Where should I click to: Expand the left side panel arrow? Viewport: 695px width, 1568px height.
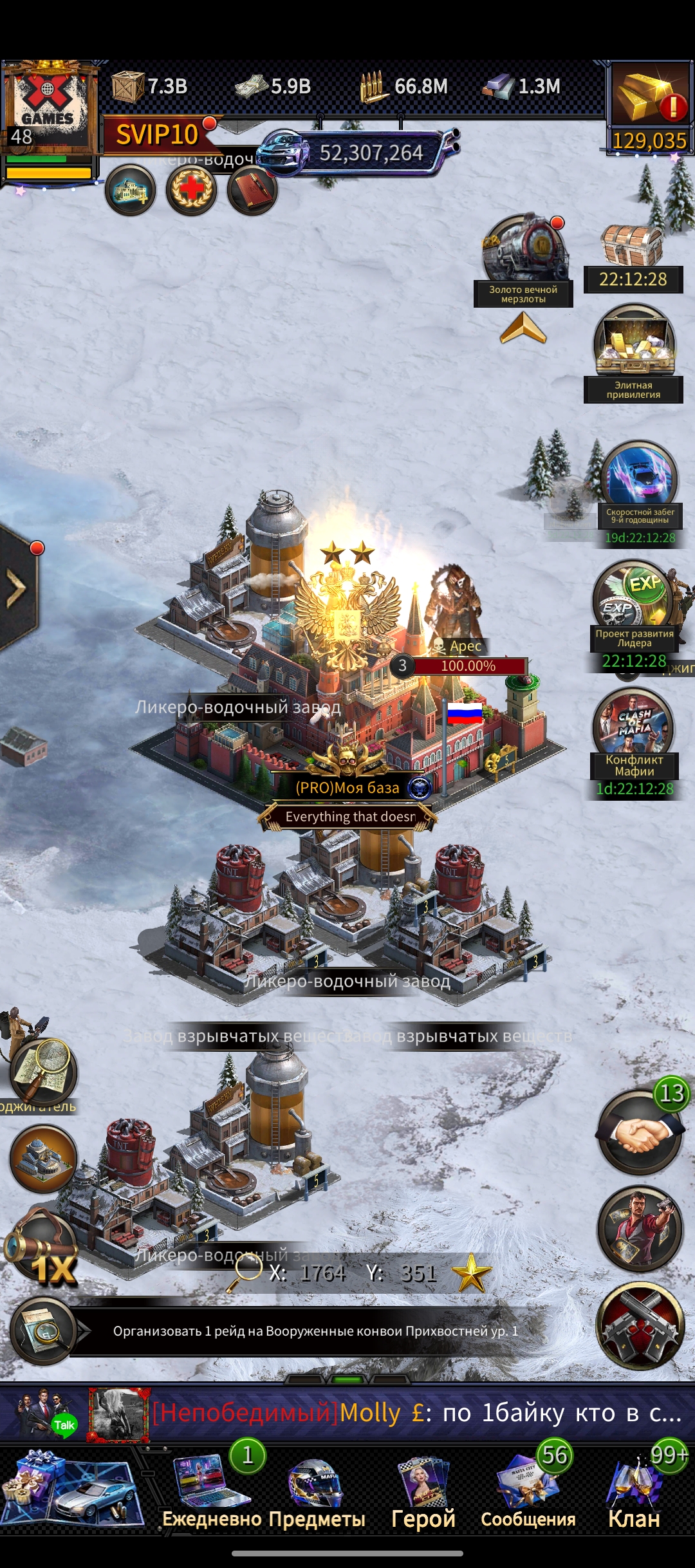coord(17,588)
